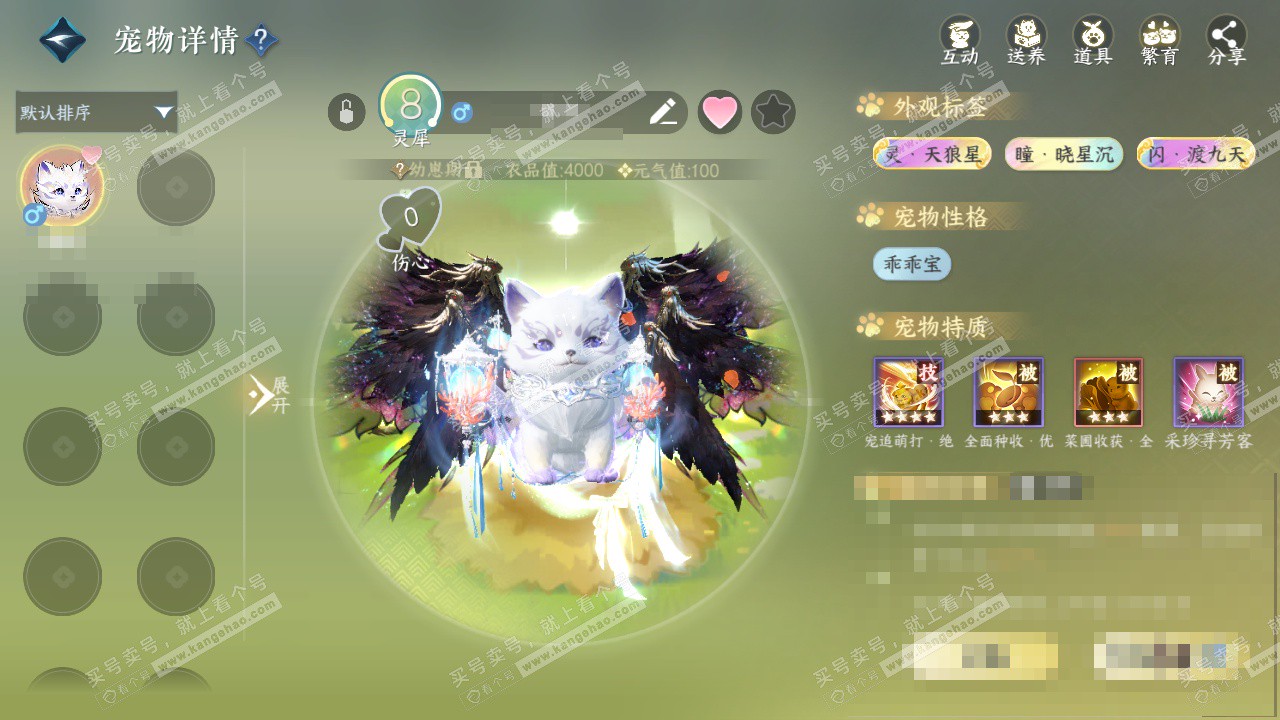Image resolution: width=1280 pixels, height=720 pixels.
Task: Inspect the 采珍寻芳客 passive trait icon
Action: (x=1208, y=392)
